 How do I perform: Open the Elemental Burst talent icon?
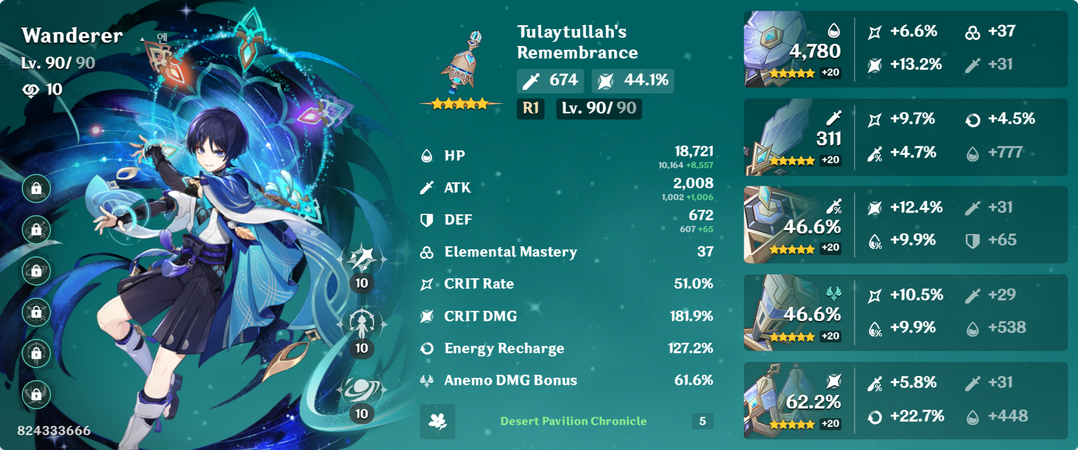(x=360, y=391)
